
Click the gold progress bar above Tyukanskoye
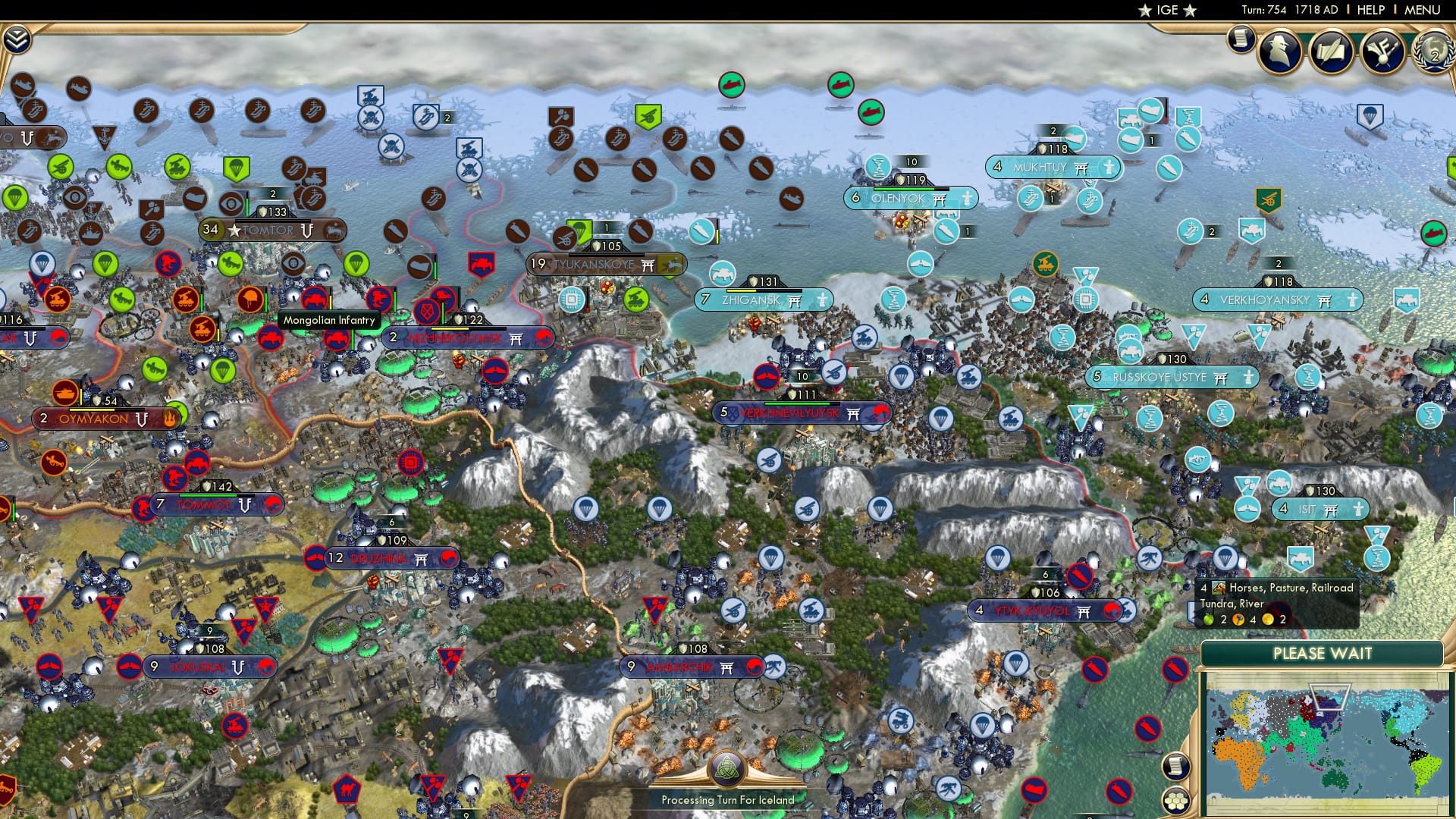[x=607, y=255]
